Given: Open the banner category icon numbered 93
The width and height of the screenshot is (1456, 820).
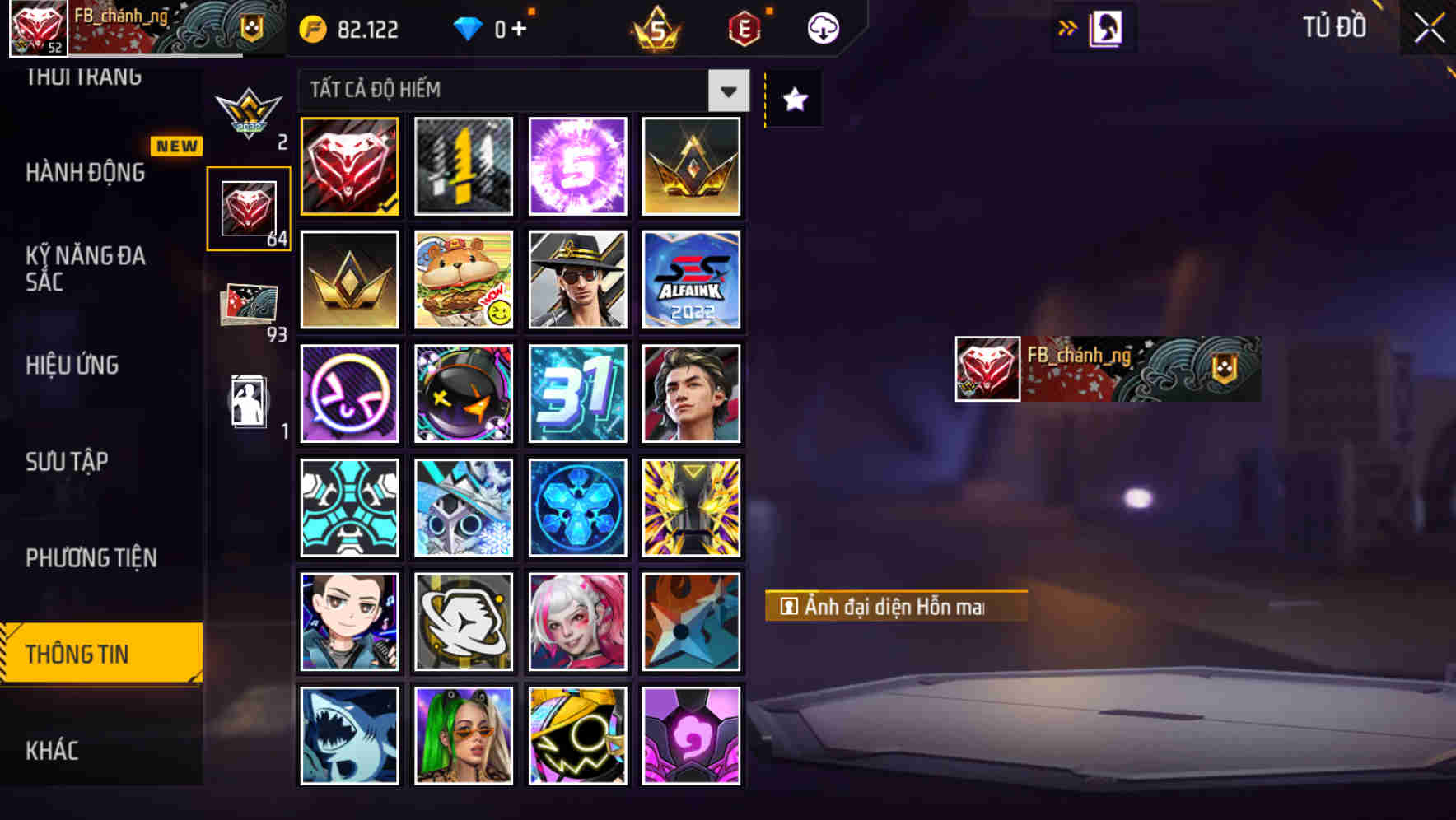Looking at the screenshot, I should pos(250,304).
